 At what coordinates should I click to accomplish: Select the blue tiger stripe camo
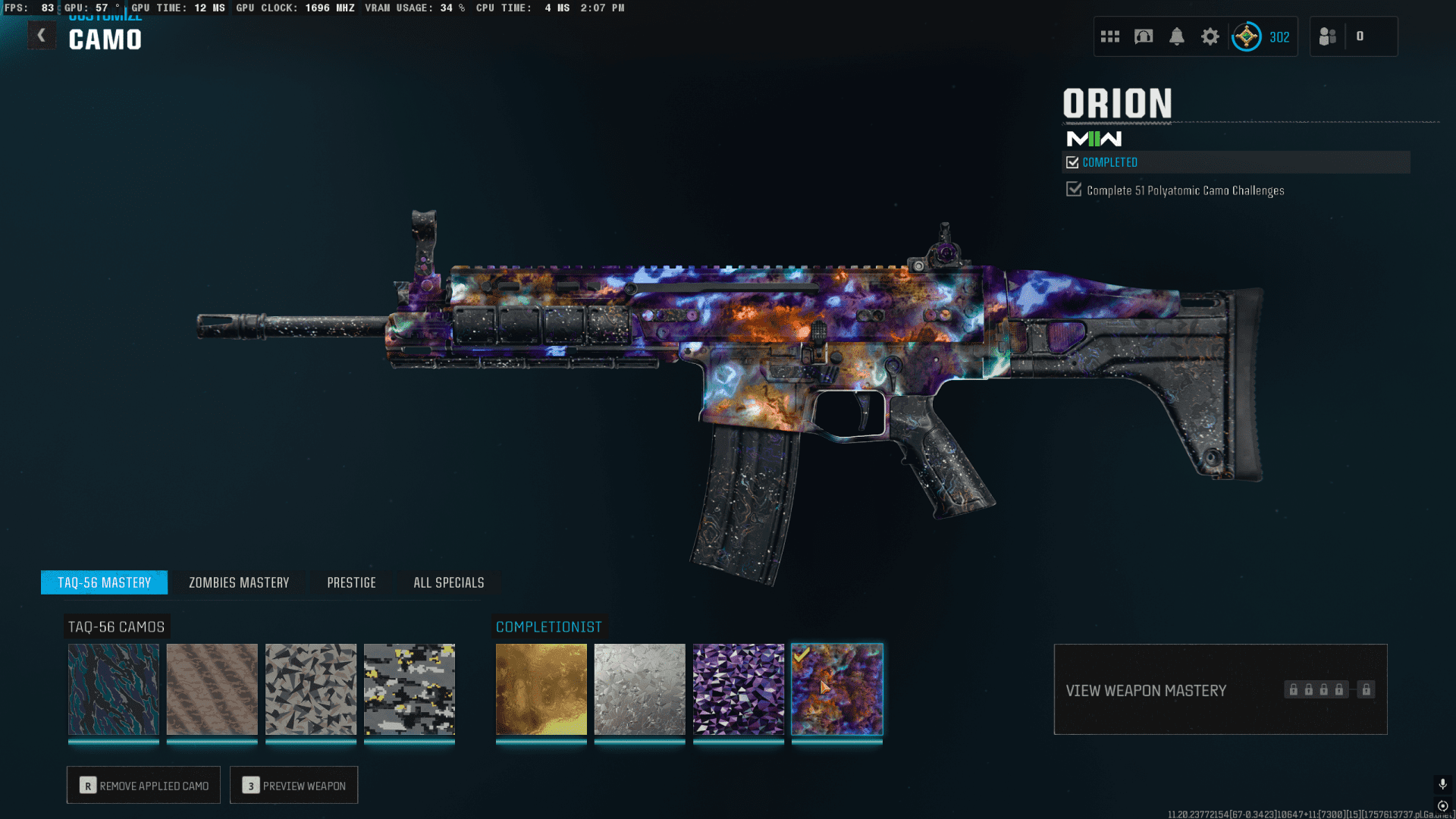114,689
